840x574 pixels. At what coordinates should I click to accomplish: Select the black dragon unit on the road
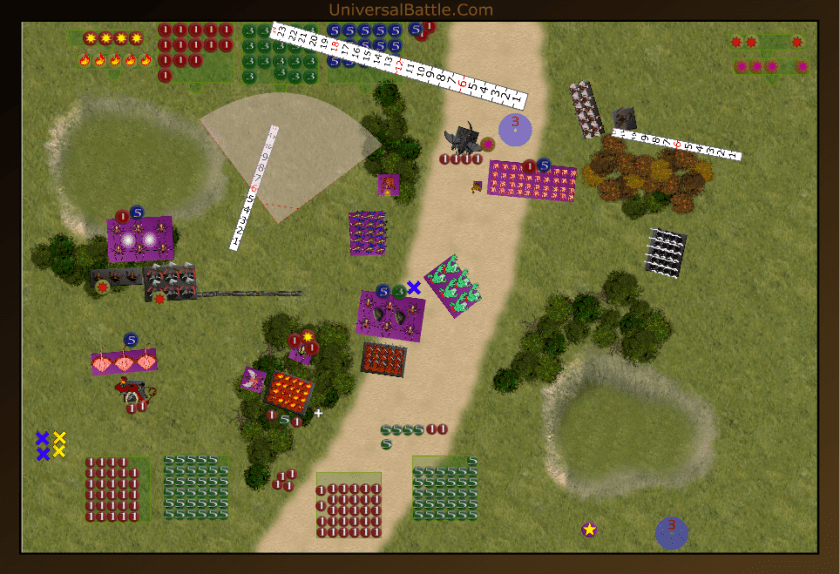(x=466, y=139)
